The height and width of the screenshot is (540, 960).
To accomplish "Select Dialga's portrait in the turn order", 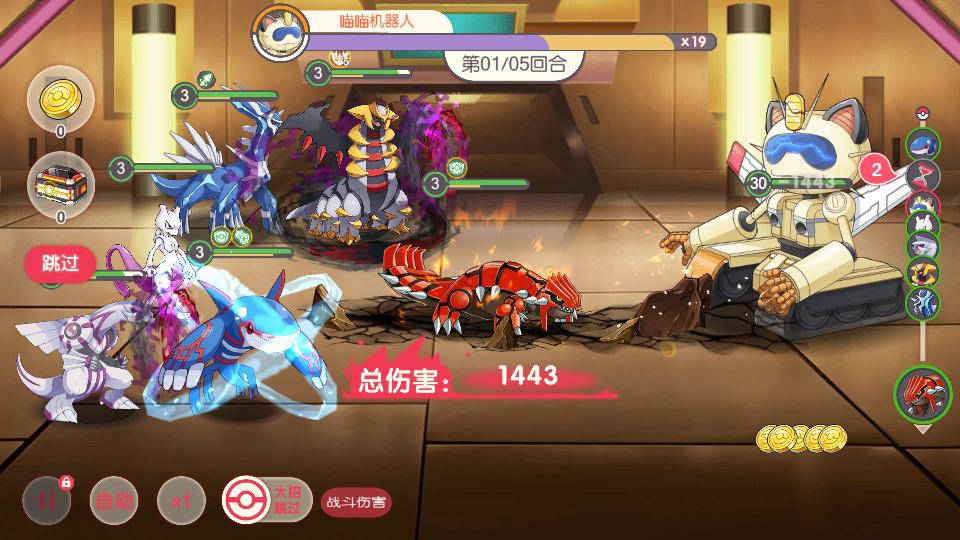I will tap(922, 301).
